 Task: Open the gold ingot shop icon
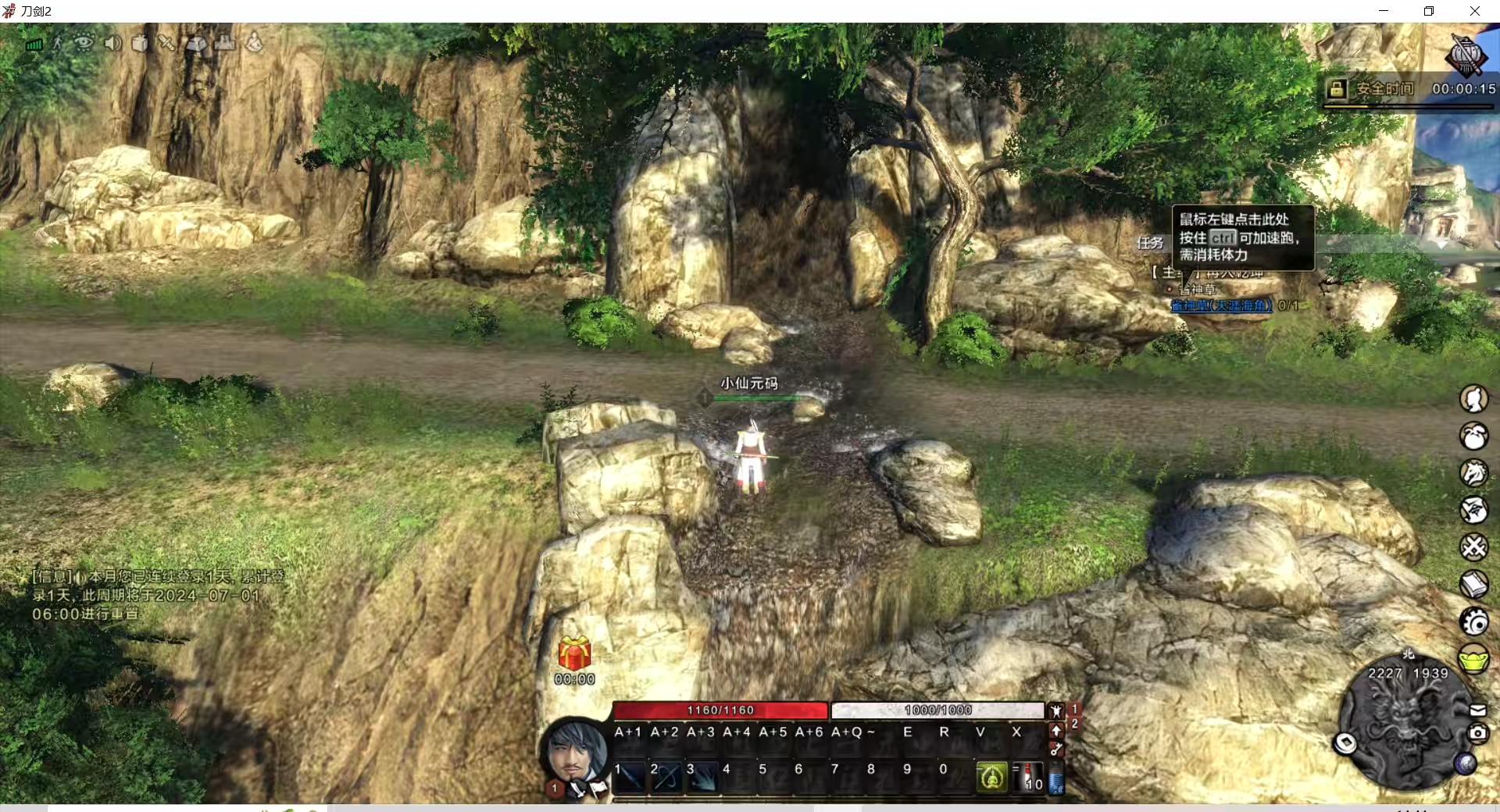(x=1473, y=659)
